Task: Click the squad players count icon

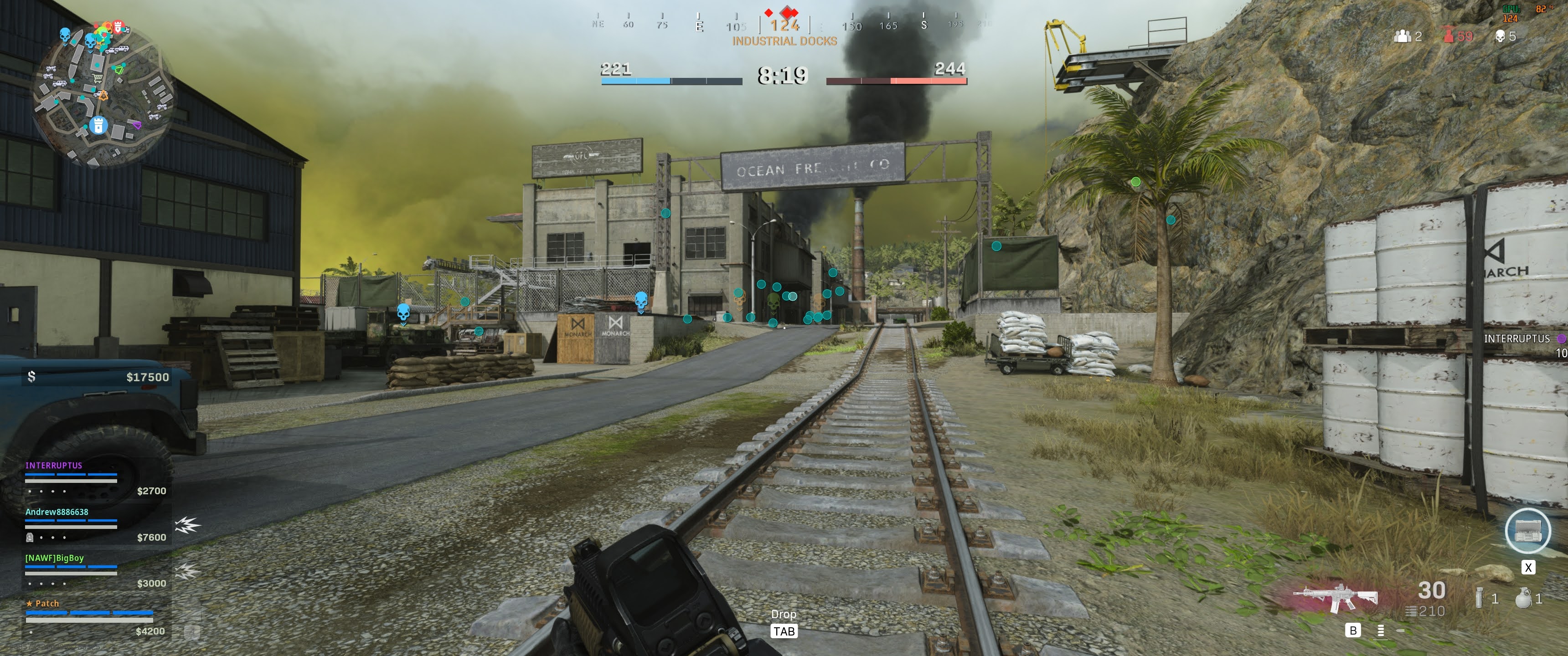Action: (x=1403, y=36)
